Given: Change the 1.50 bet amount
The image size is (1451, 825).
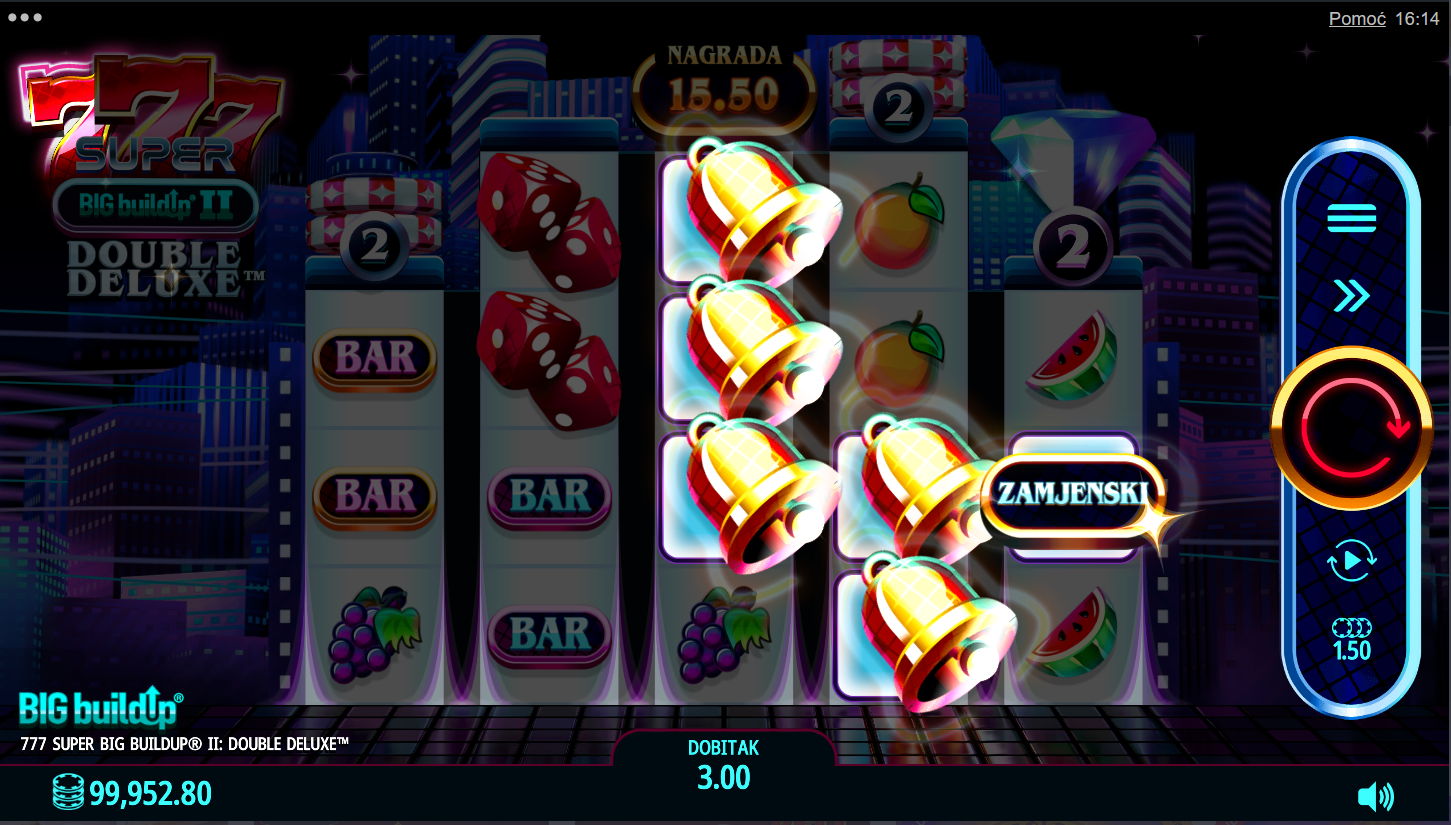Looking at the screenshot, I should tap(1351, 640).
